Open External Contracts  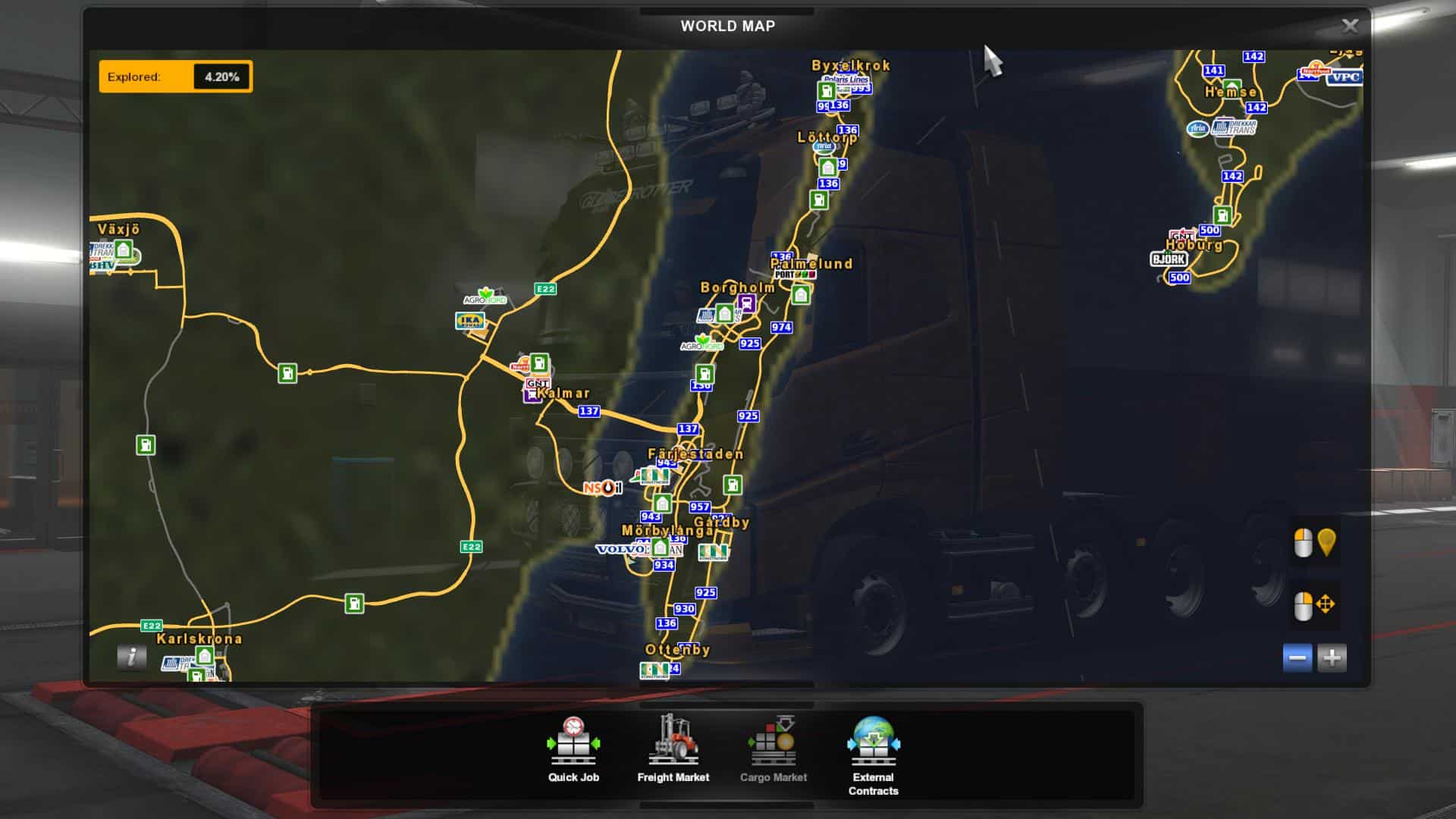(x=873, y=755)
